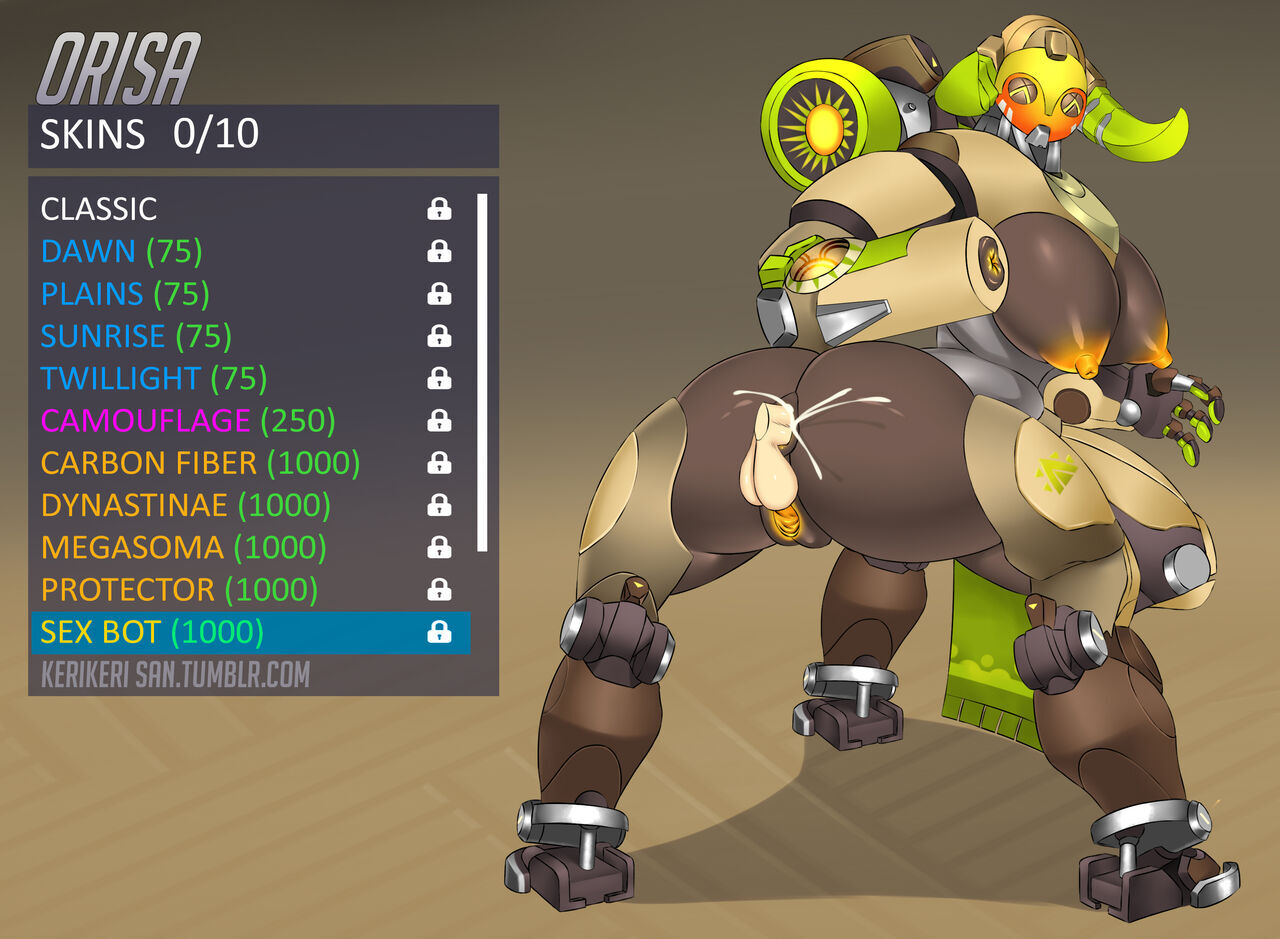Pick the Plains skin
This screenshot has height=939, width=1280.
(125, 294)
